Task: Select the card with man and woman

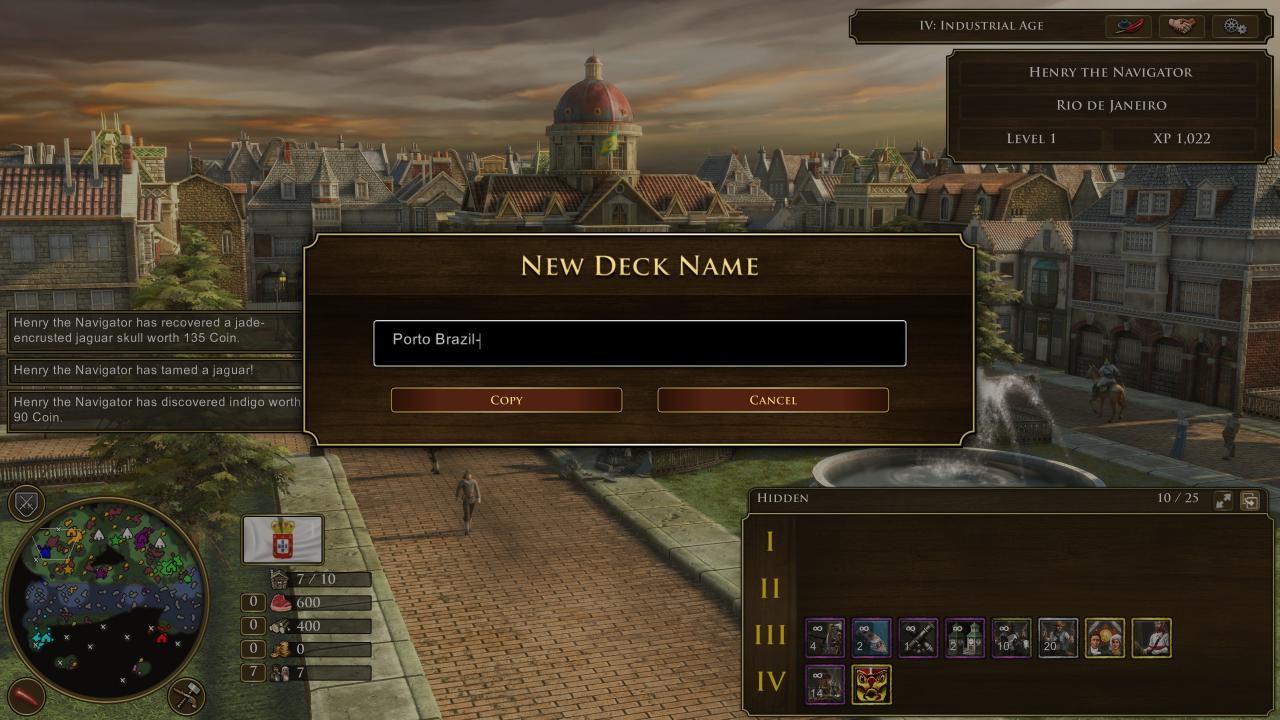Action: click(1105, 638)
